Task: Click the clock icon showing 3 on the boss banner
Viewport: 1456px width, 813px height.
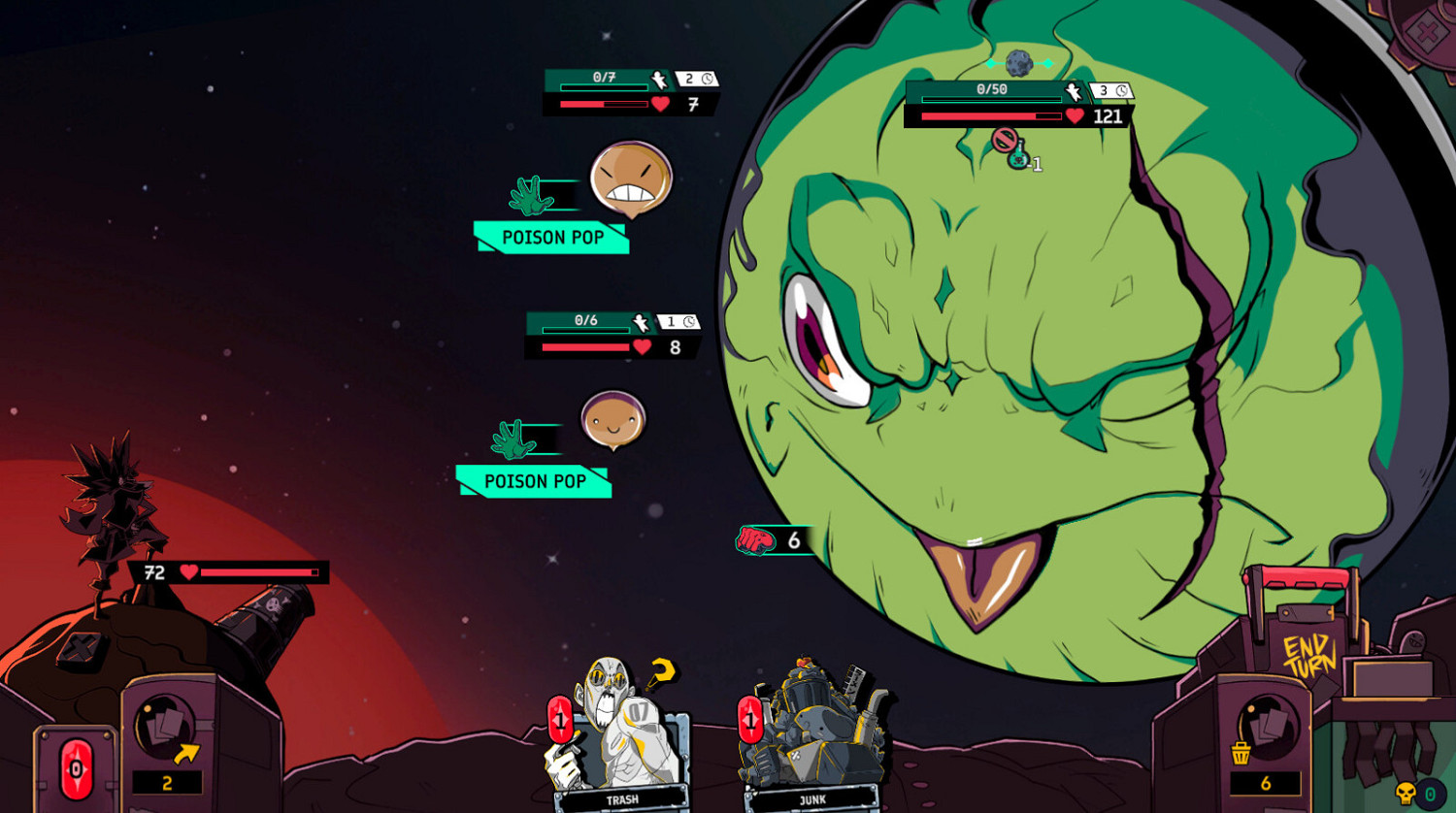Action: click(1121, 89)
